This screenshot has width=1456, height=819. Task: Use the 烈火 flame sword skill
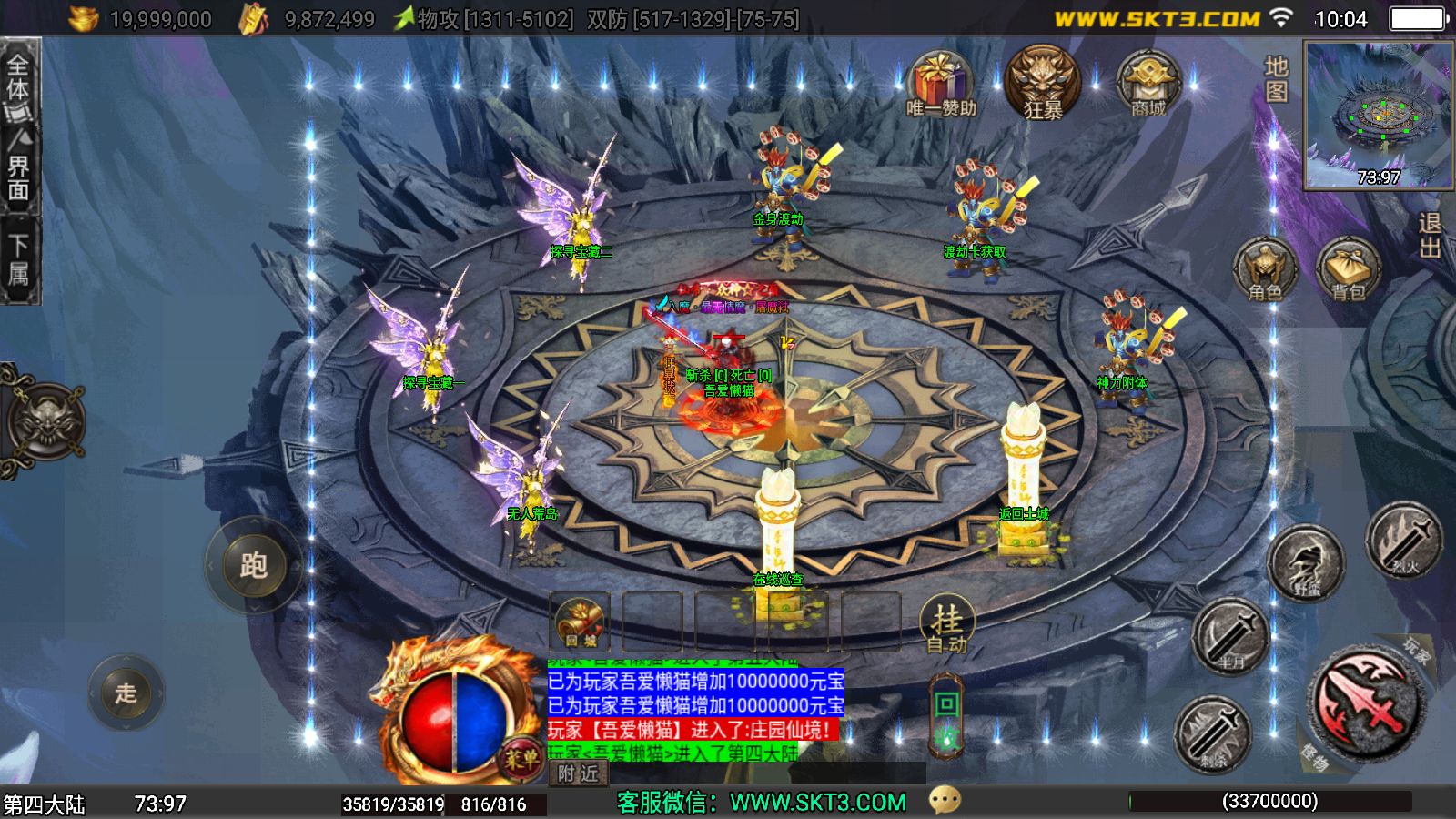pos(1404,540)
